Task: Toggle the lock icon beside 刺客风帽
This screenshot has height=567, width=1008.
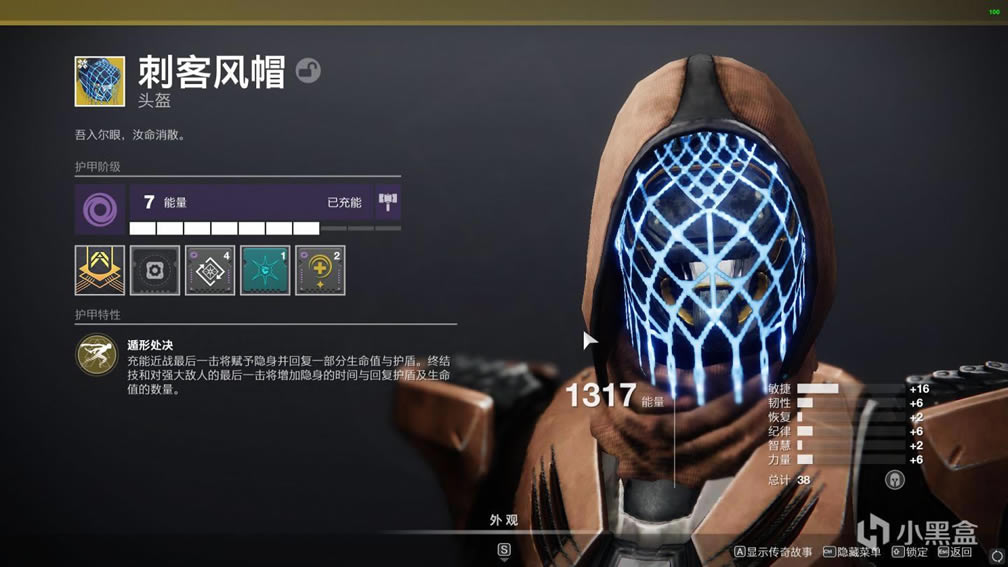Action: pyautogui.click(x=308, y=71)
